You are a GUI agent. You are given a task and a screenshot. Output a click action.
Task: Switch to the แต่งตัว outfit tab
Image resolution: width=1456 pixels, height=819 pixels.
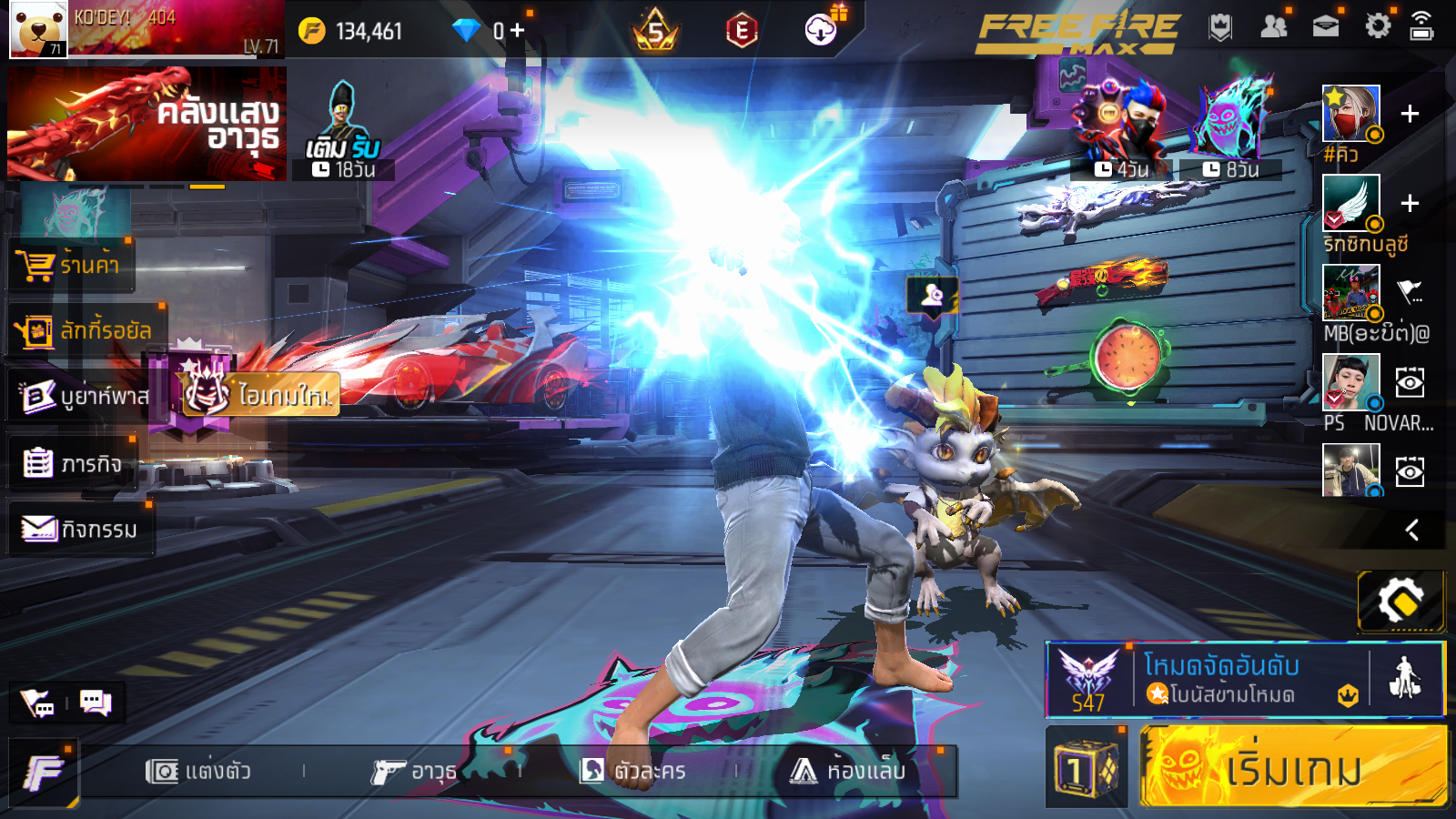point(198,772)
